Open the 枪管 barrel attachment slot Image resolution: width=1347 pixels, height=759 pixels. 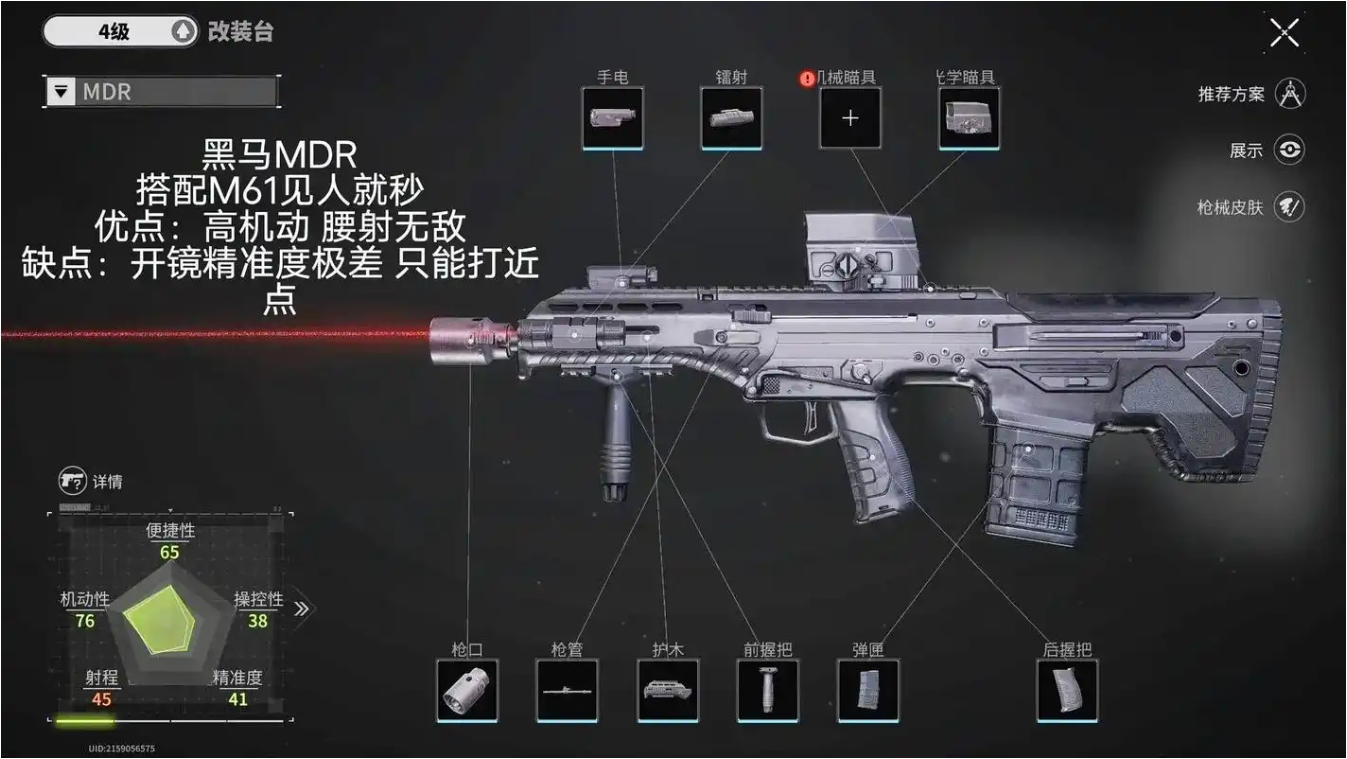[x=567, y=688]
